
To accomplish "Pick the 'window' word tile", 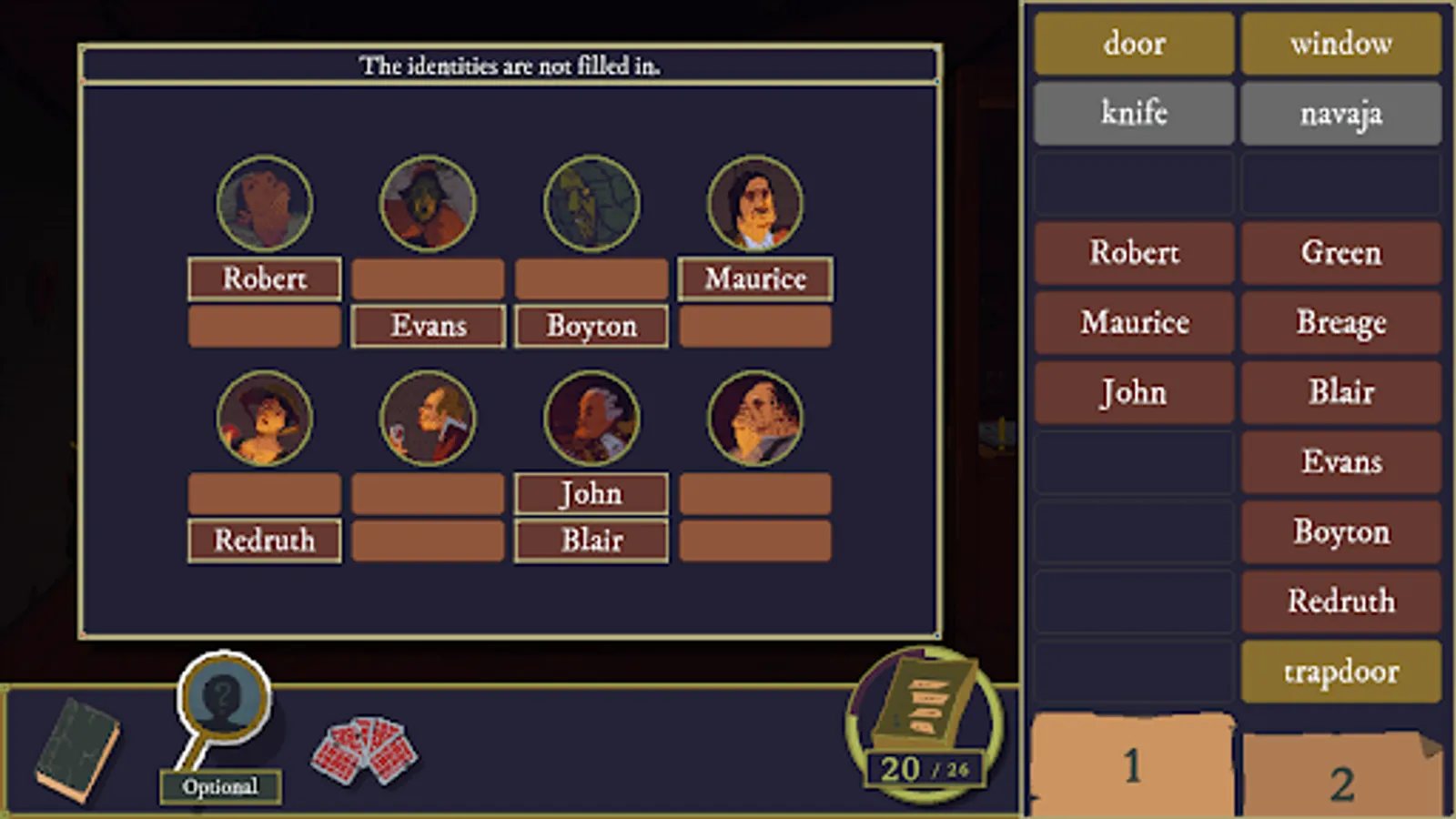I will coord(1341,43).
